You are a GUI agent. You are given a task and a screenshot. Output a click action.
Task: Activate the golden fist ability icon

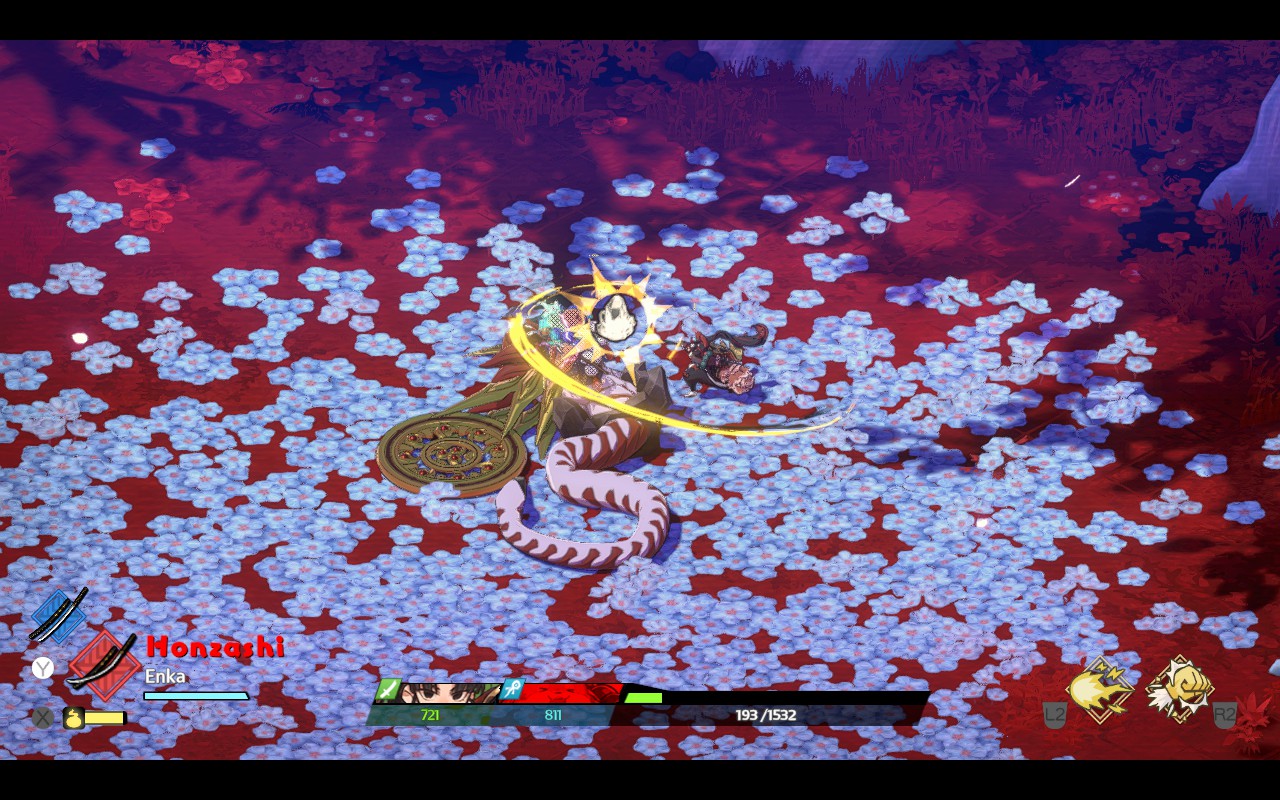click(1179, 689)
